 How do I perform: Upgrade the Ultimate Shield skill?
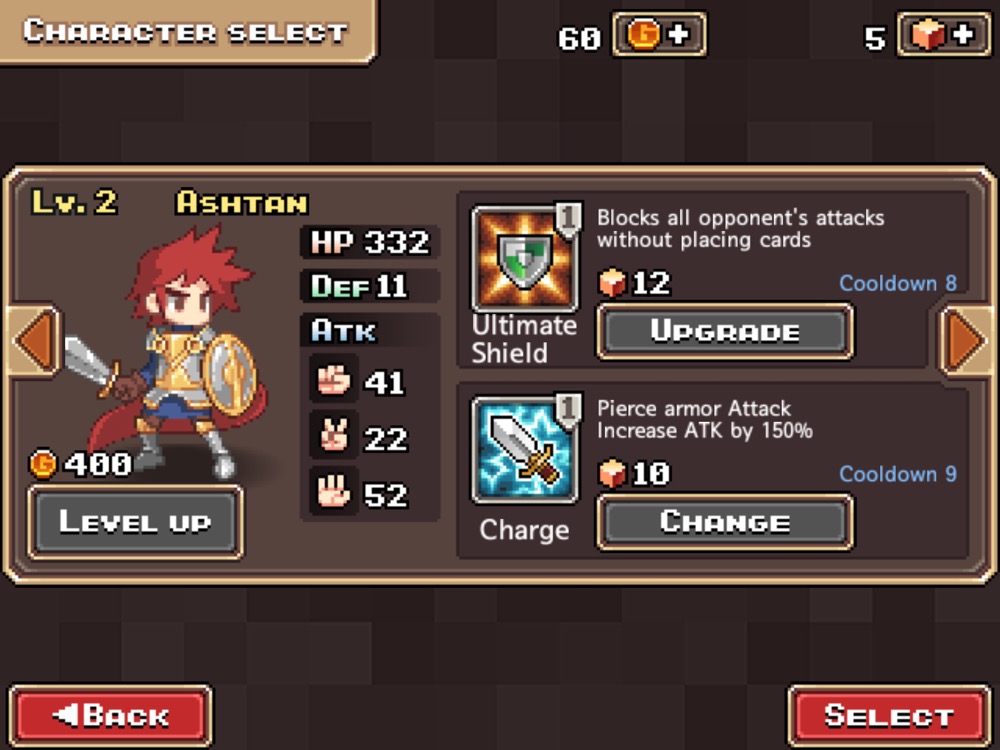coord(725,332)
